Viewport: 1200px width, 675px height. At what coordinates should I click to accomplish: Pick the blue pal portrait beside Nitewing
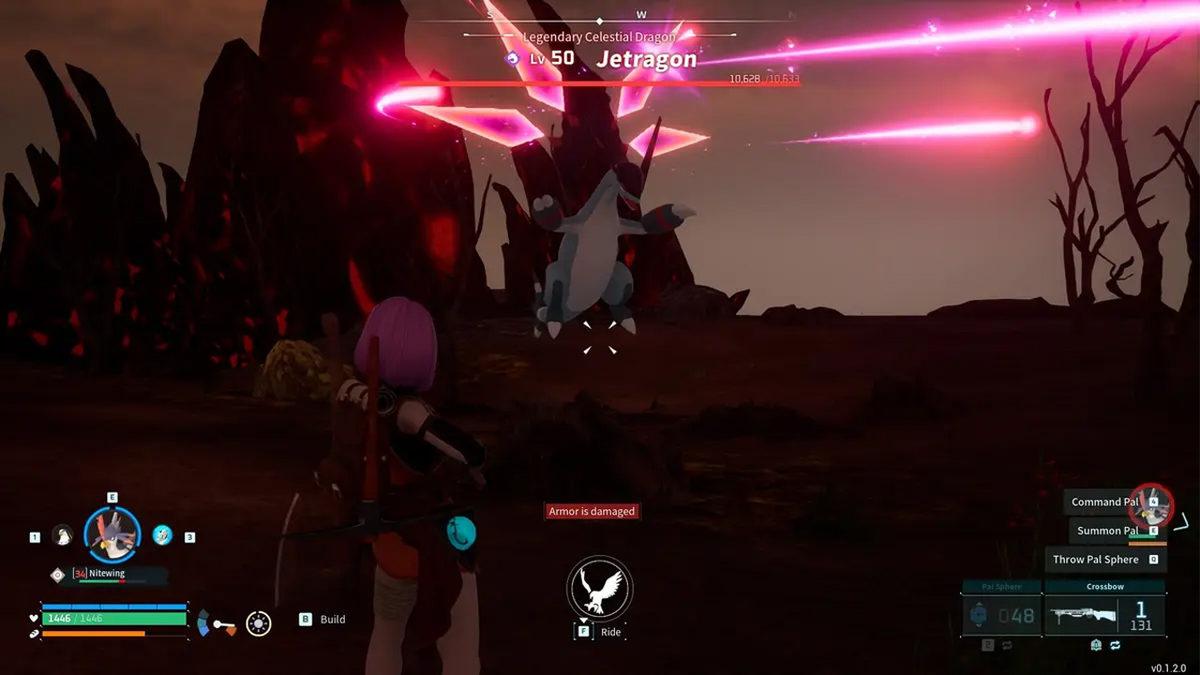162,536
